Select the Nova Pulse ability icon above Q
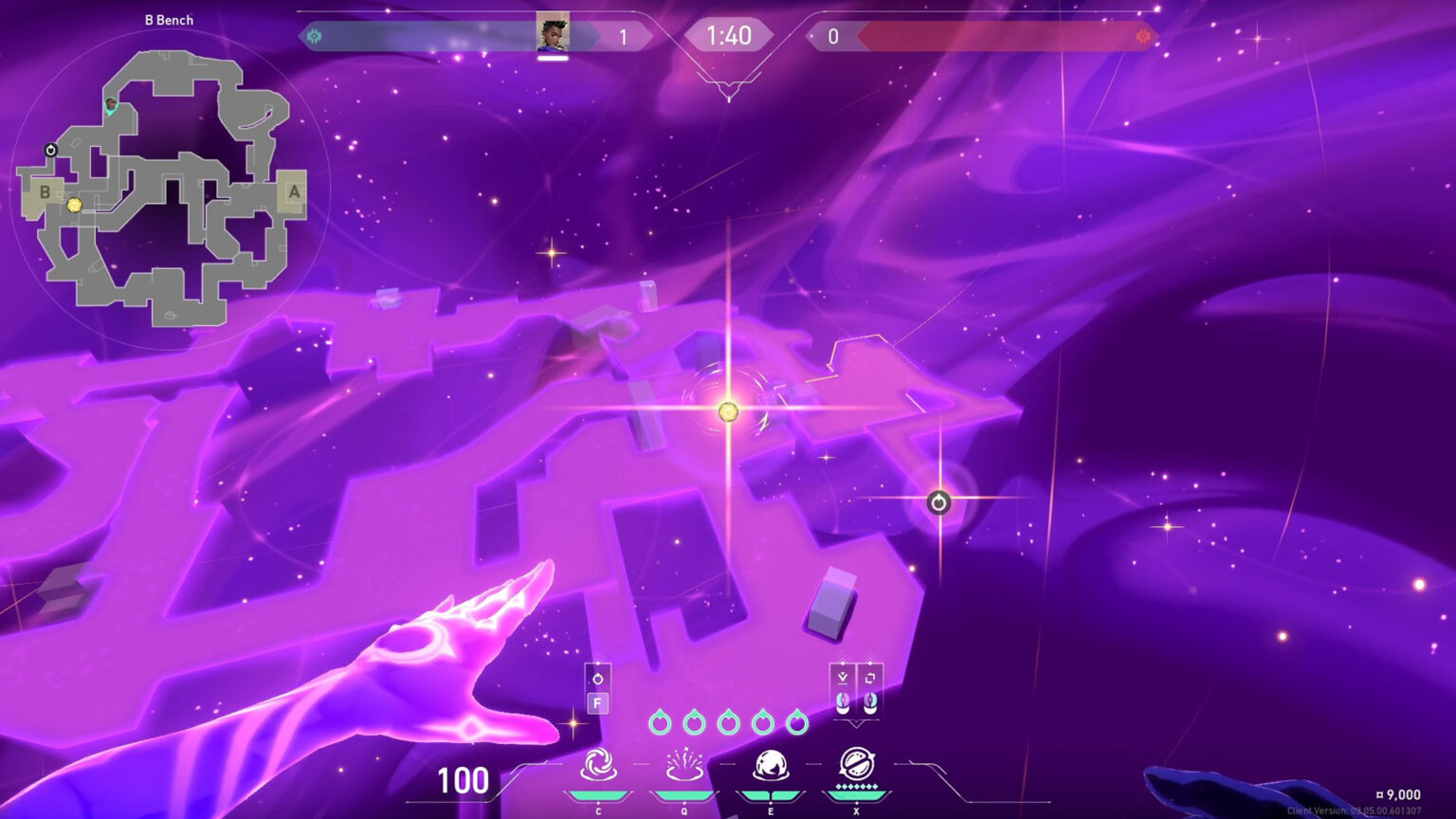Image resolution: width=1456 pixels, height=819 pixels. tap(683, 764)
